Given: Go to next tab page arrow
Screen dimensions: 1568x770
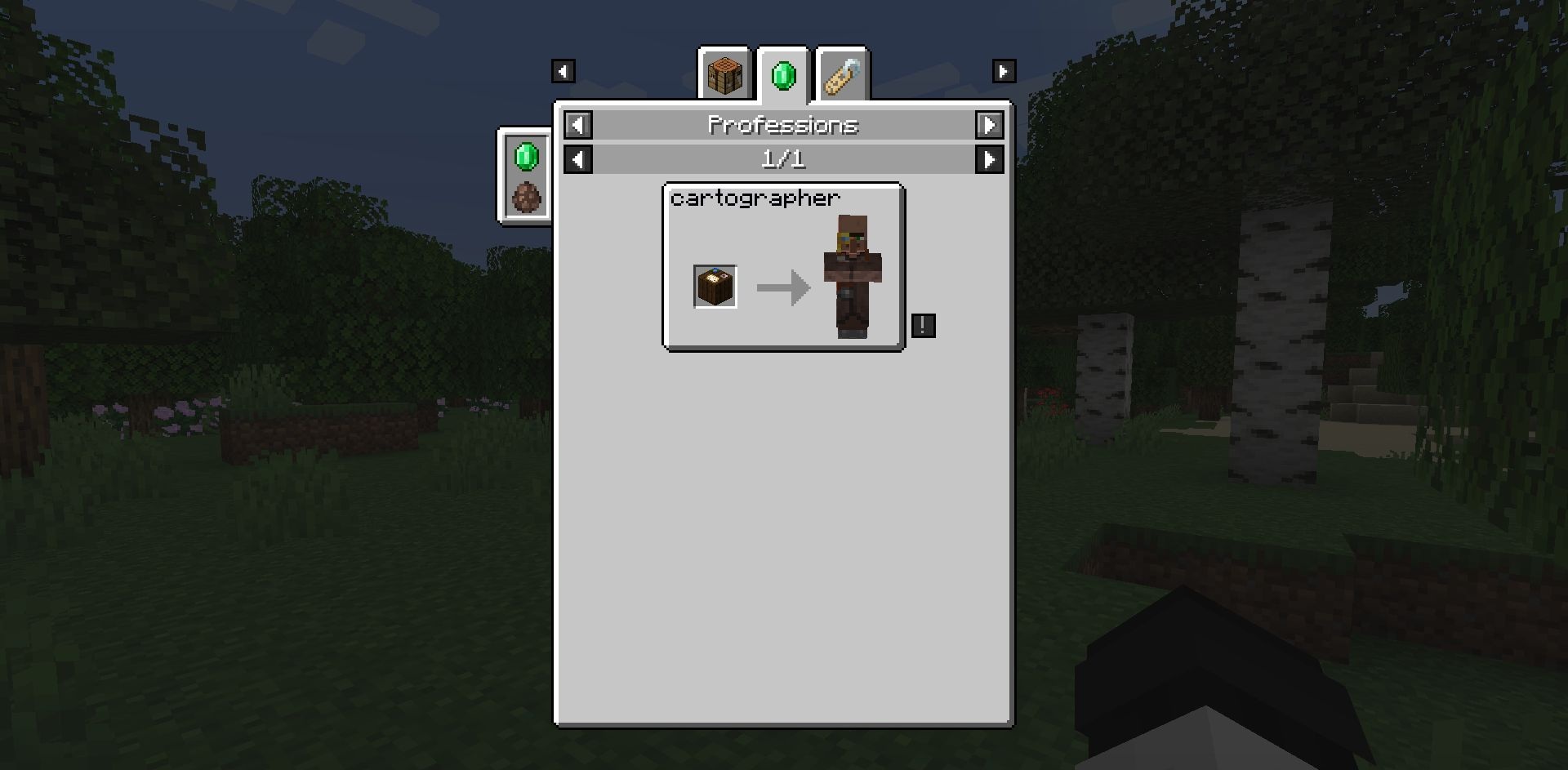Looking at the screenshot, I should point(1004,71).
